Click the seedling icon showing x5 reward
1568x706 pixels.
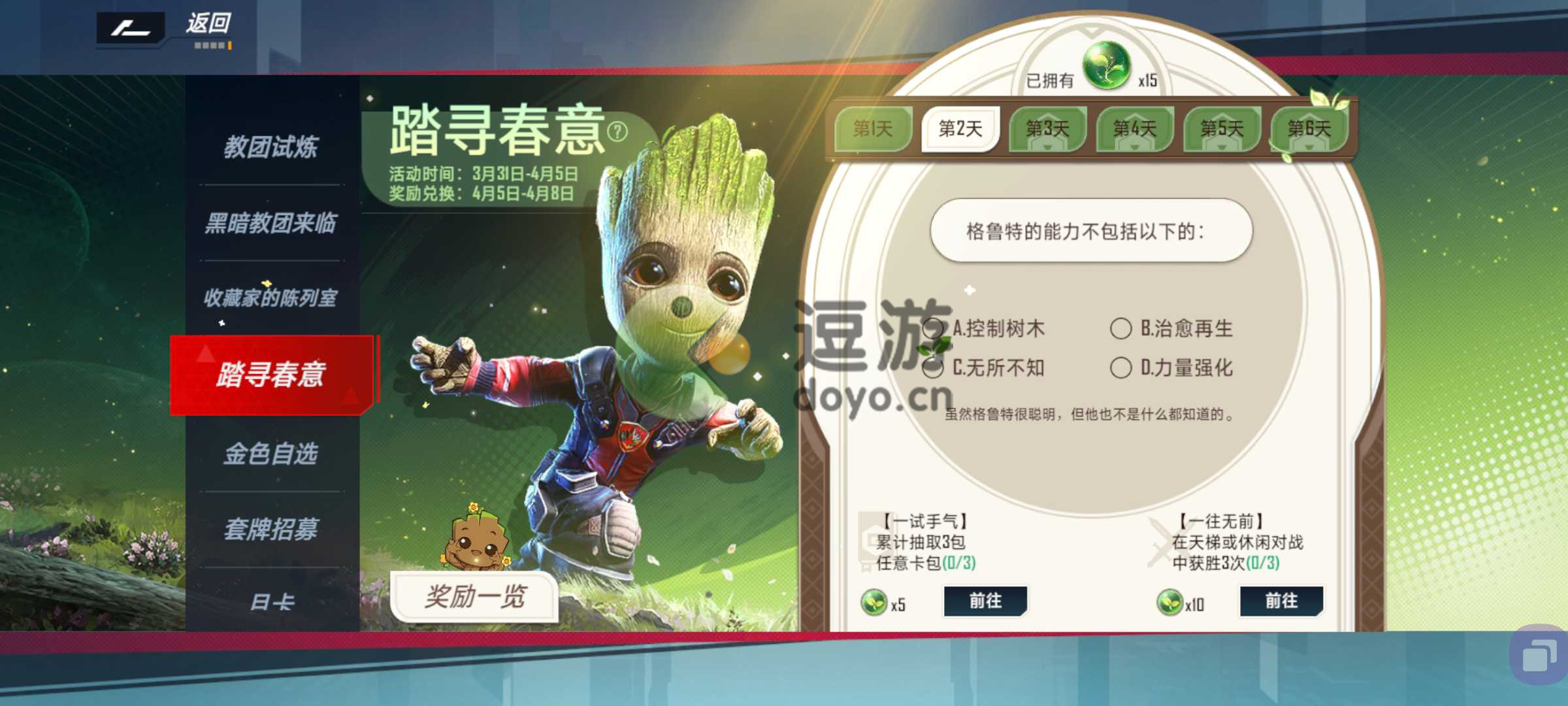coord(874,601)
